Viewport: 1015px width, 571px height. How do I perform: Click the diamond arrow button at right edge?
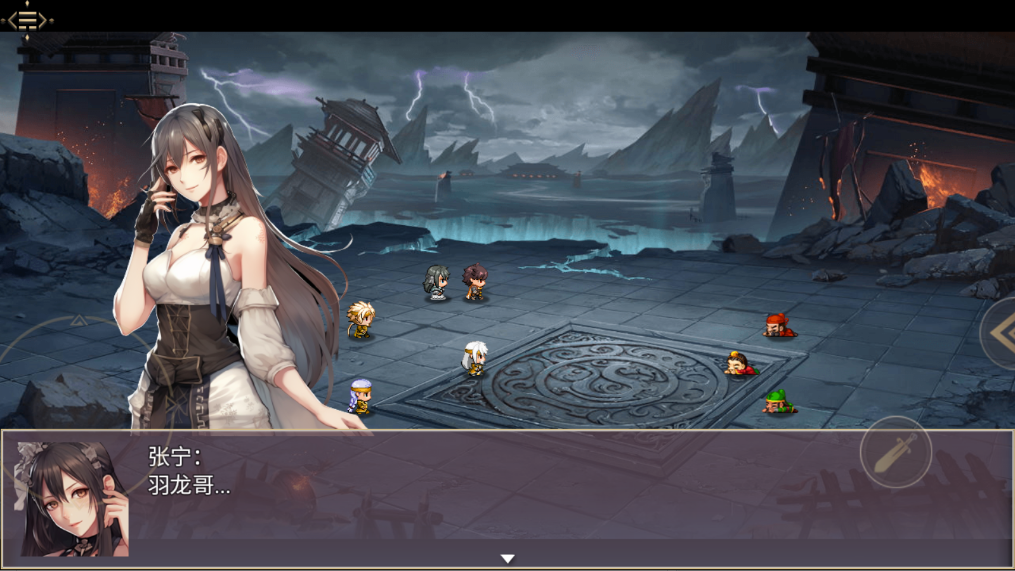click(x=1000, y=333)
